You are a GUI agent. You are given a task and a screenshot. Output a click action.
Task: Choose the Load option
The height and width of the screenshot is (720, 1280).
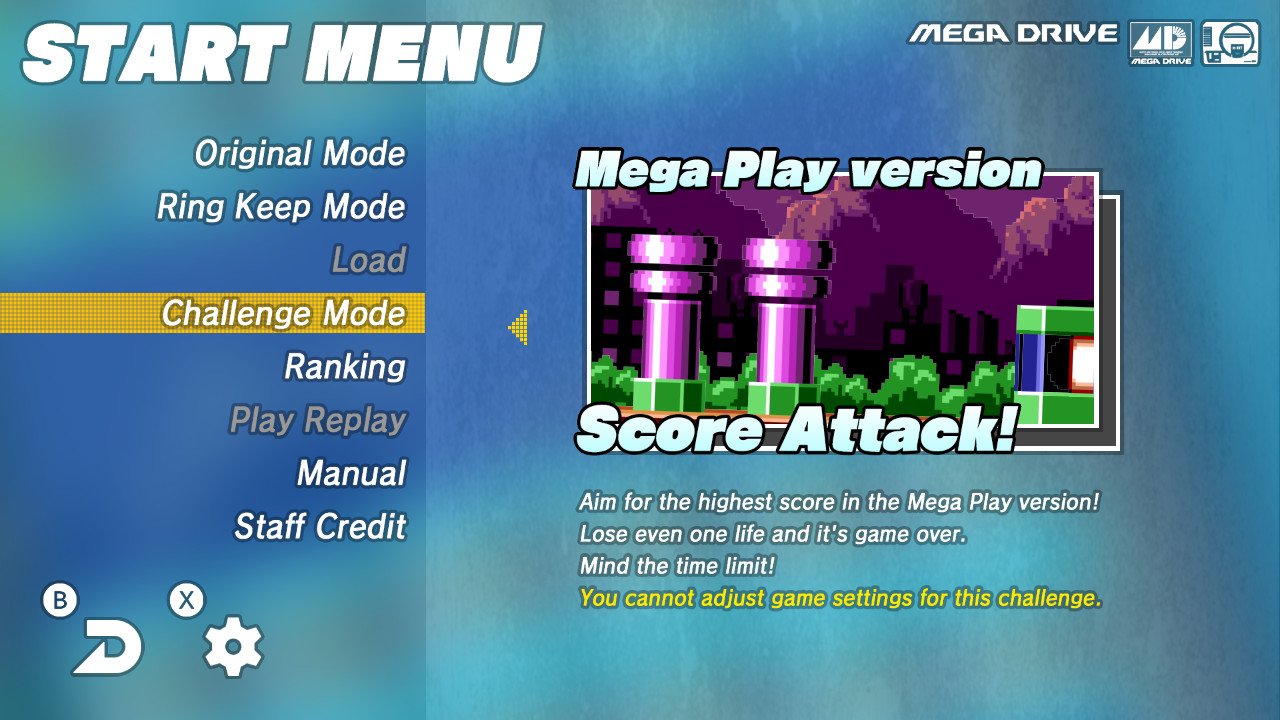tap(372, 260)
